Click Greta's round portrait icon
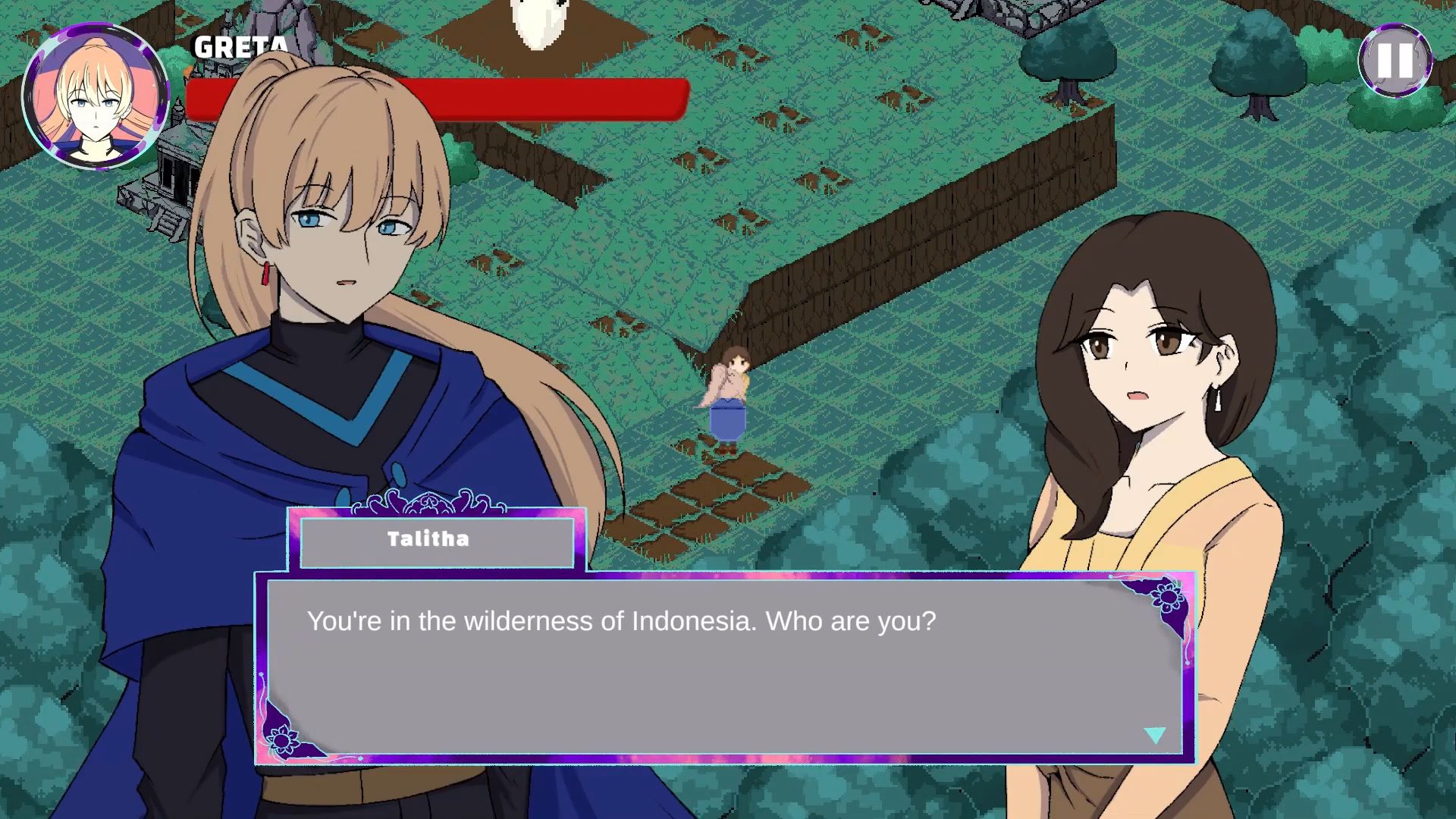Viewport: 1456px width, 819px height. tap(95, 96)
